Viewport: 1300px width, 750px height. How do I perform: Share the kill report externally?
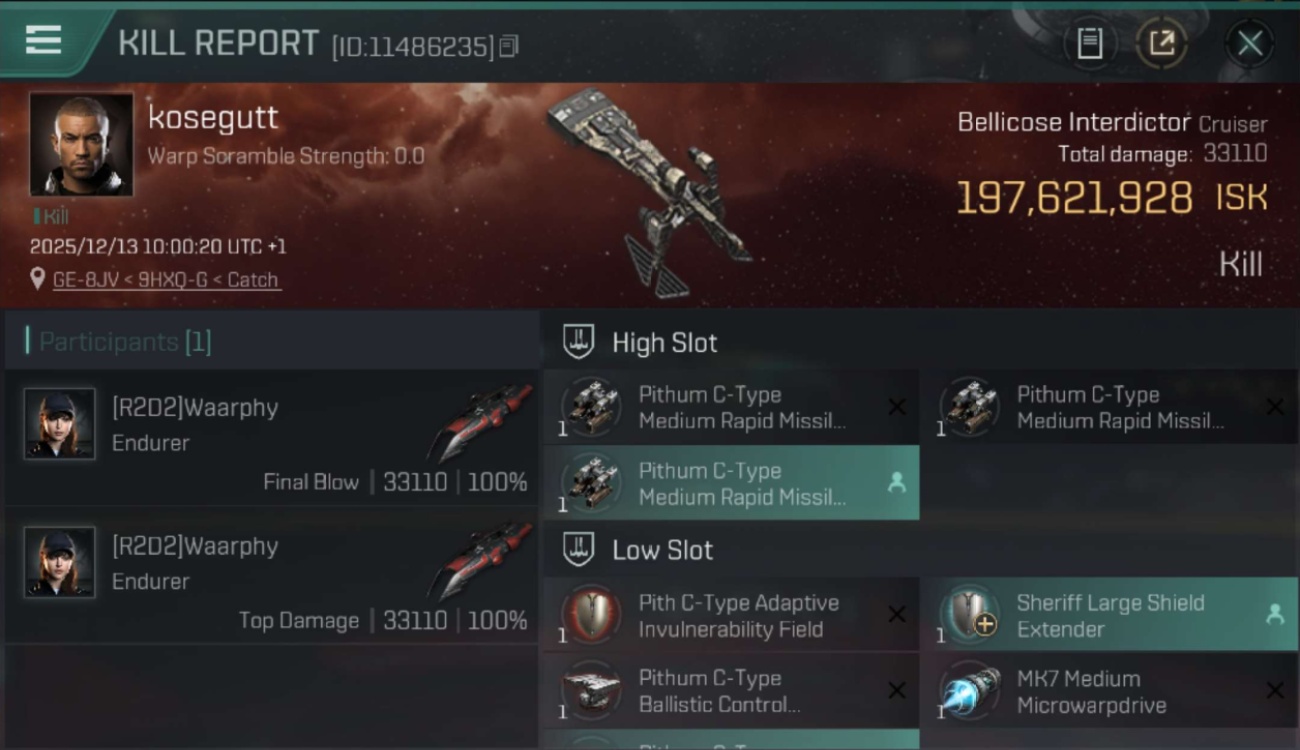[1160, 42]
